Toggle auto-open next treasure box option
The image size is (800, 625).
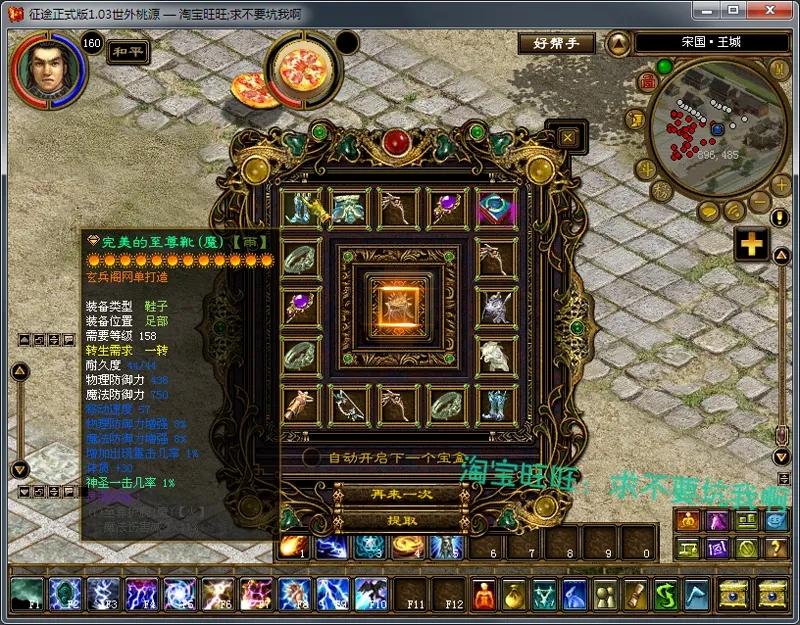[313, 457]
